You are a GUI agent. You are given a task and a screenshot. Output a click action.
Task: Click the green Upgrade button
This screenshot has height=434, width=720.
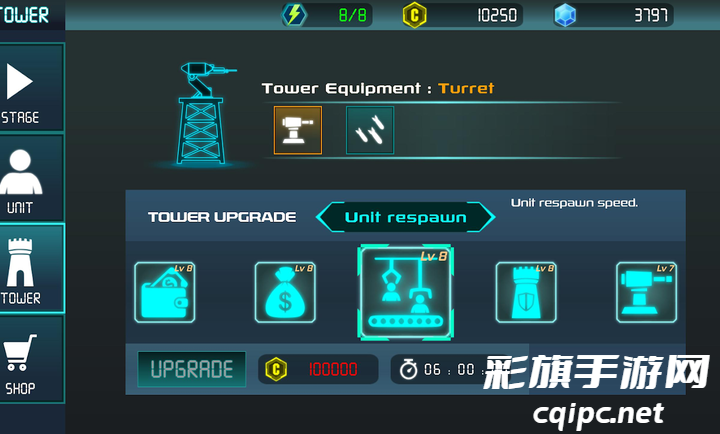click(191, 369)
